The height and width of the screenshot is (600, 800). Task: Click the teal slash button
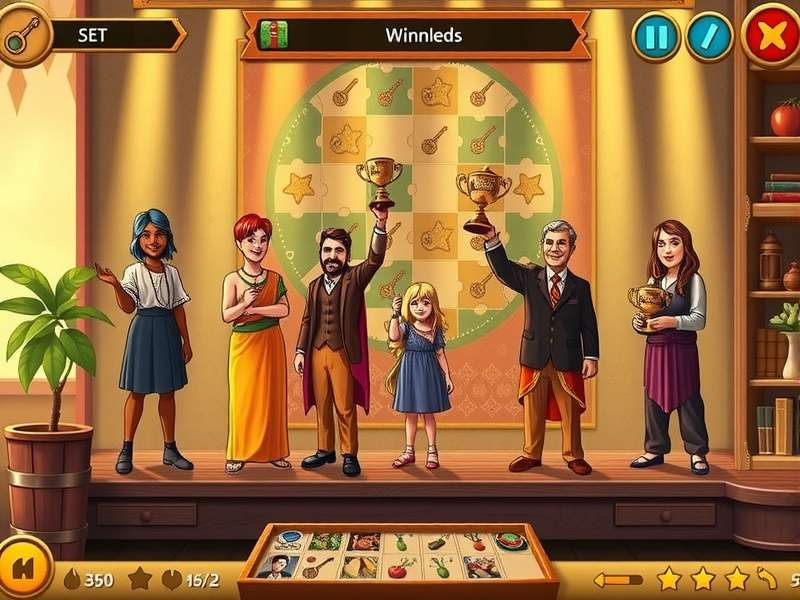710,37
